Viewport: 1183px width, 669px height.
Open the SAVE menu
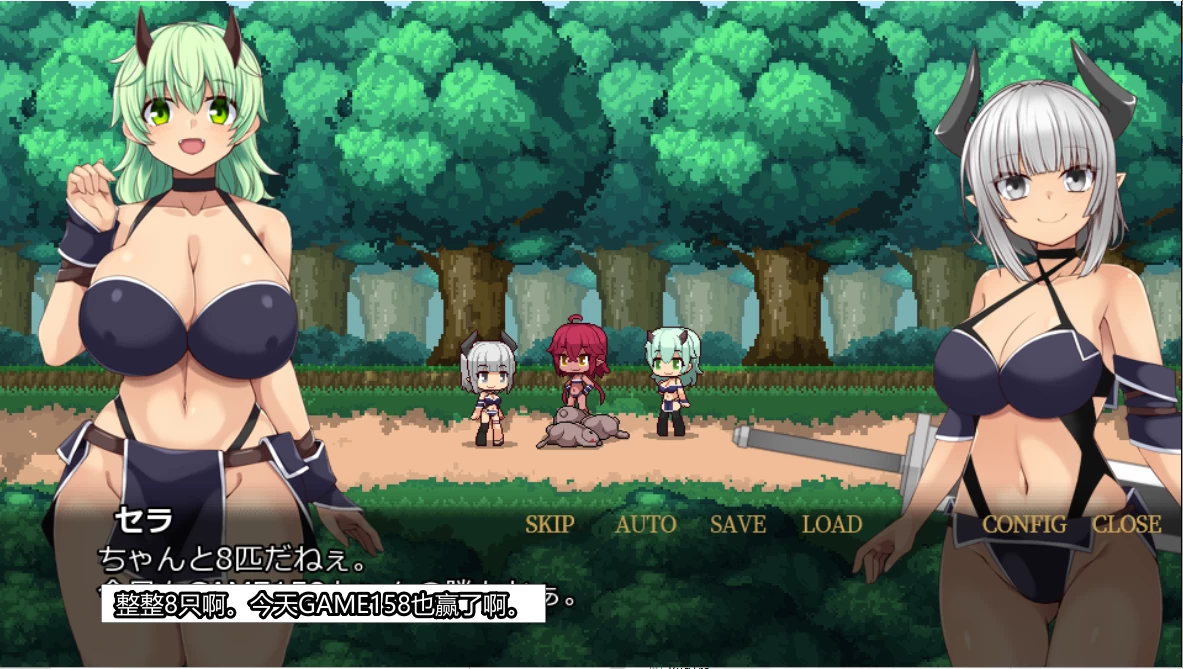click(x=738, y=524)
